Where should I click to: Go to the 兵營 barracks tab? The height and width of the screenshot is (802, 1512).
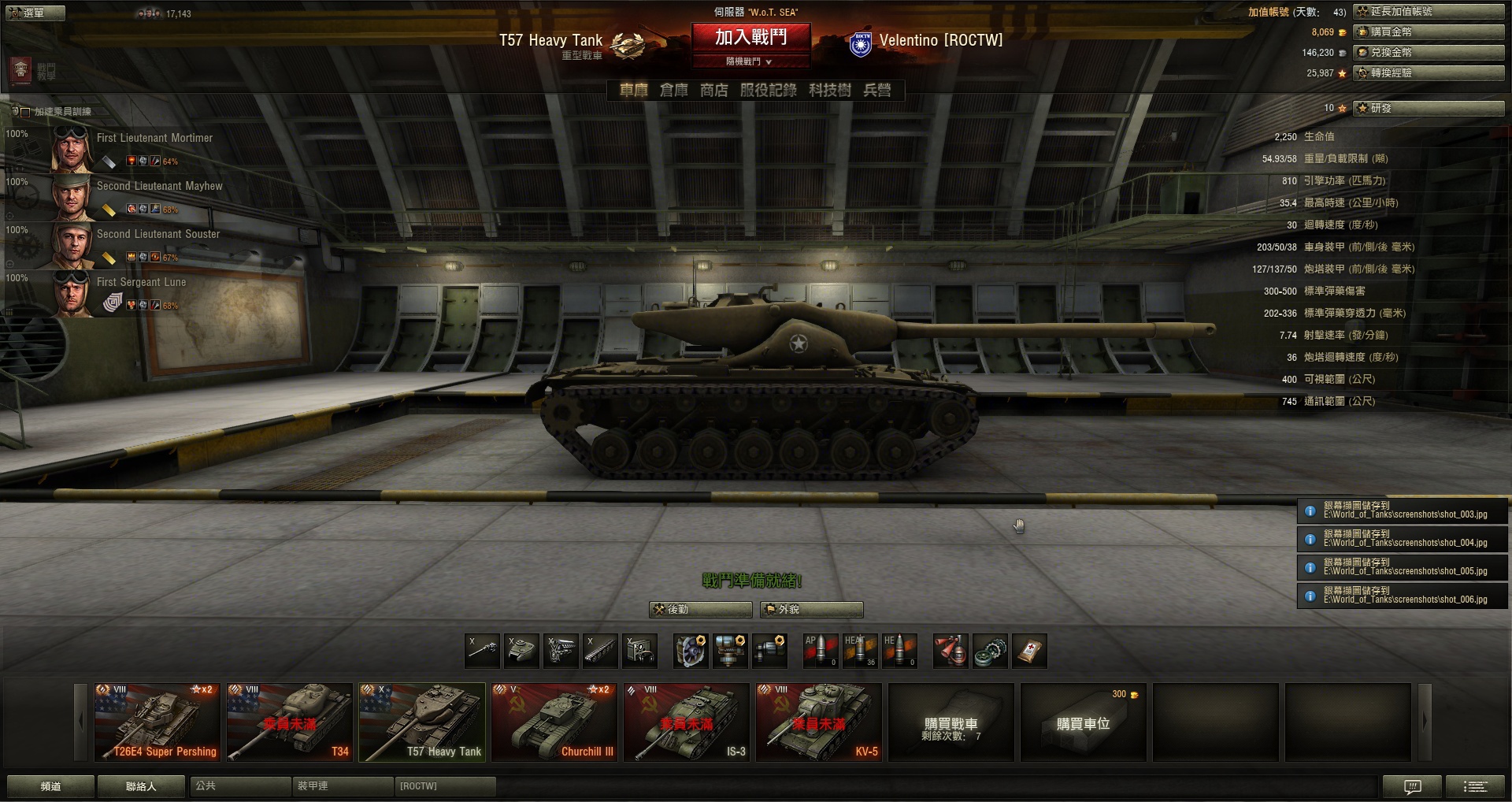click(x=876, y=91)
